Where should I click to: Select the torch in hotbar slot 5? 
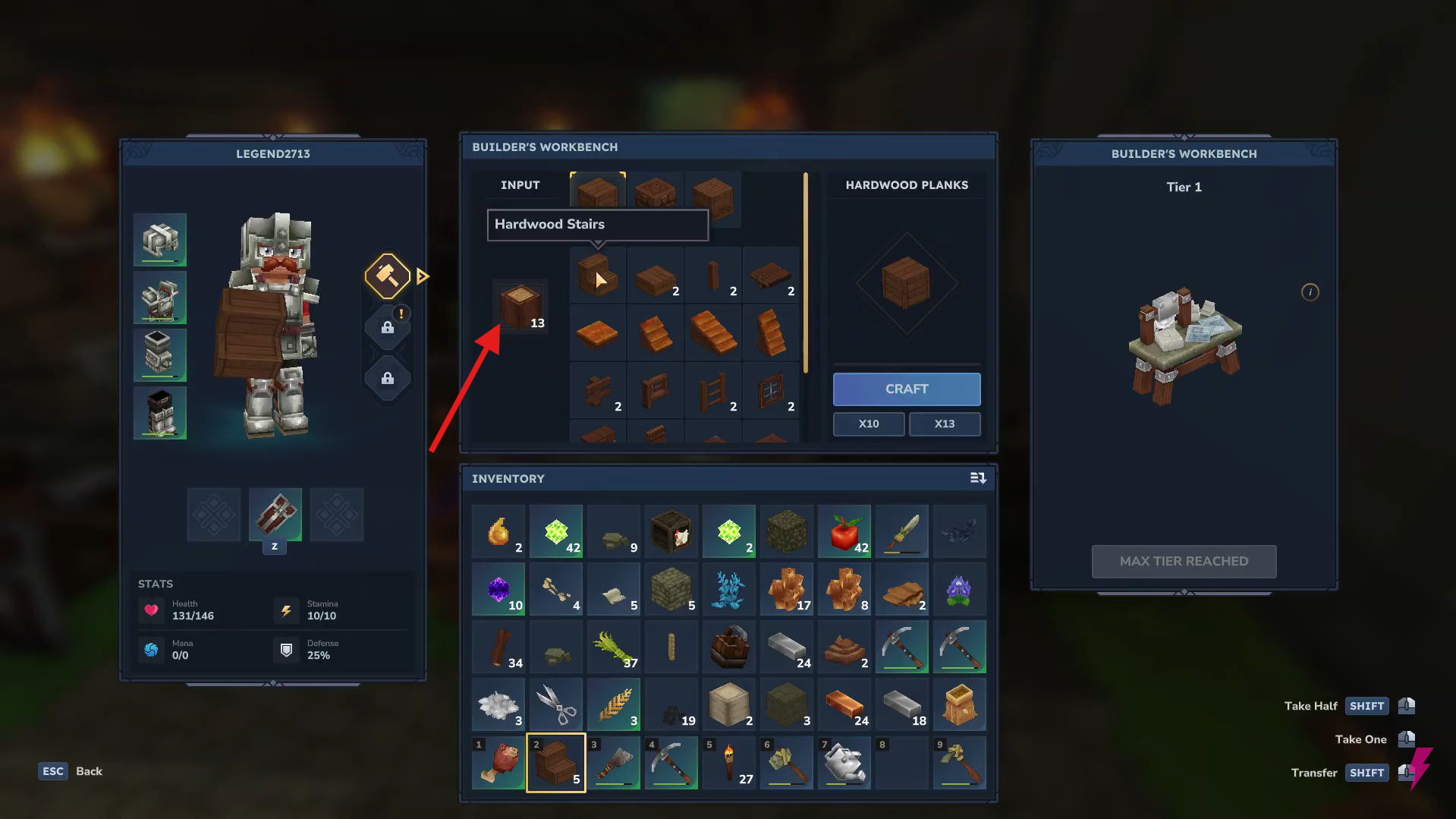click(728, 763)
